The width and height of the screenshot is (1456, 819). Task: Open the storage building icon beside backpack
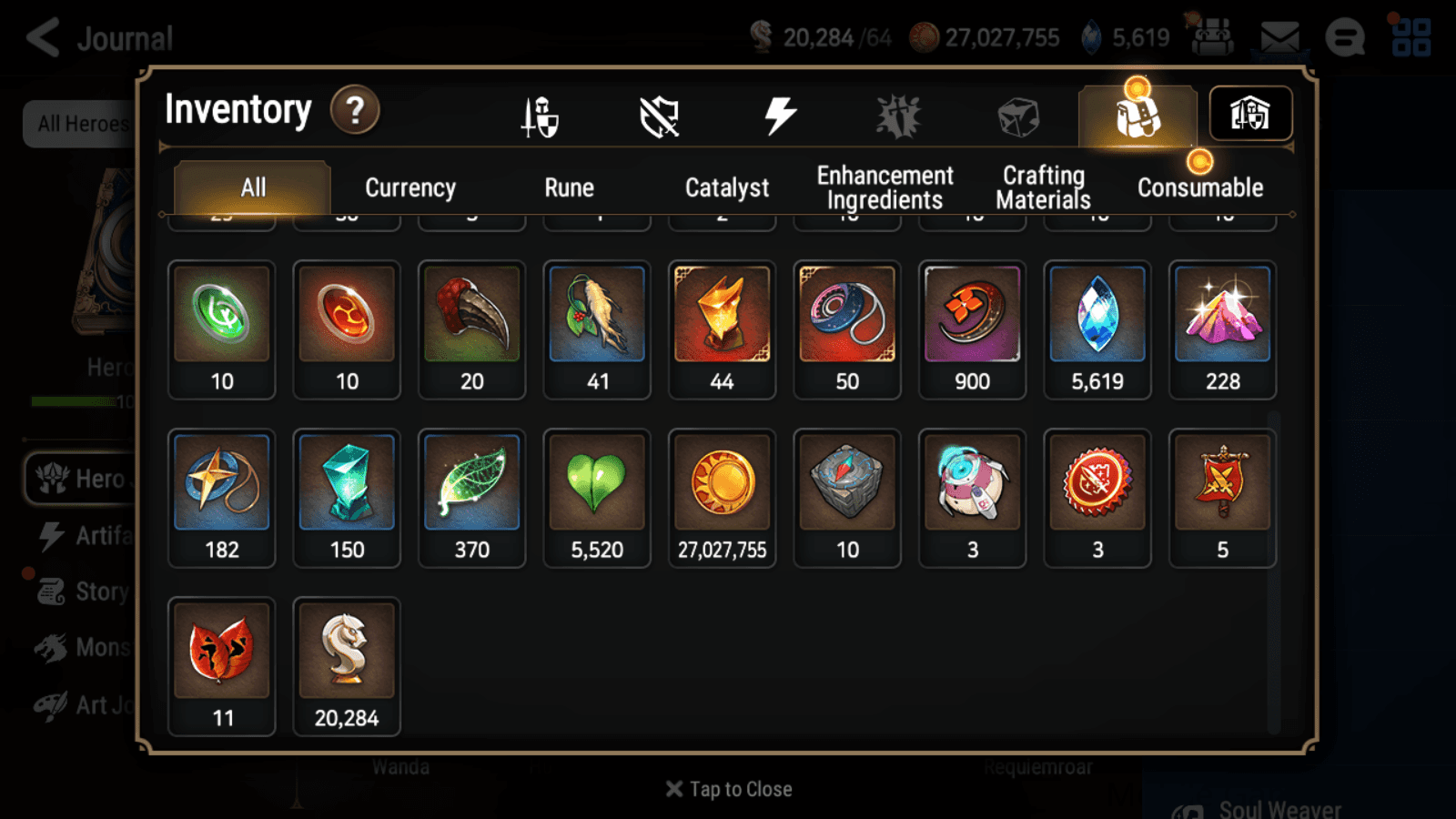click(x=1251, y=114)
